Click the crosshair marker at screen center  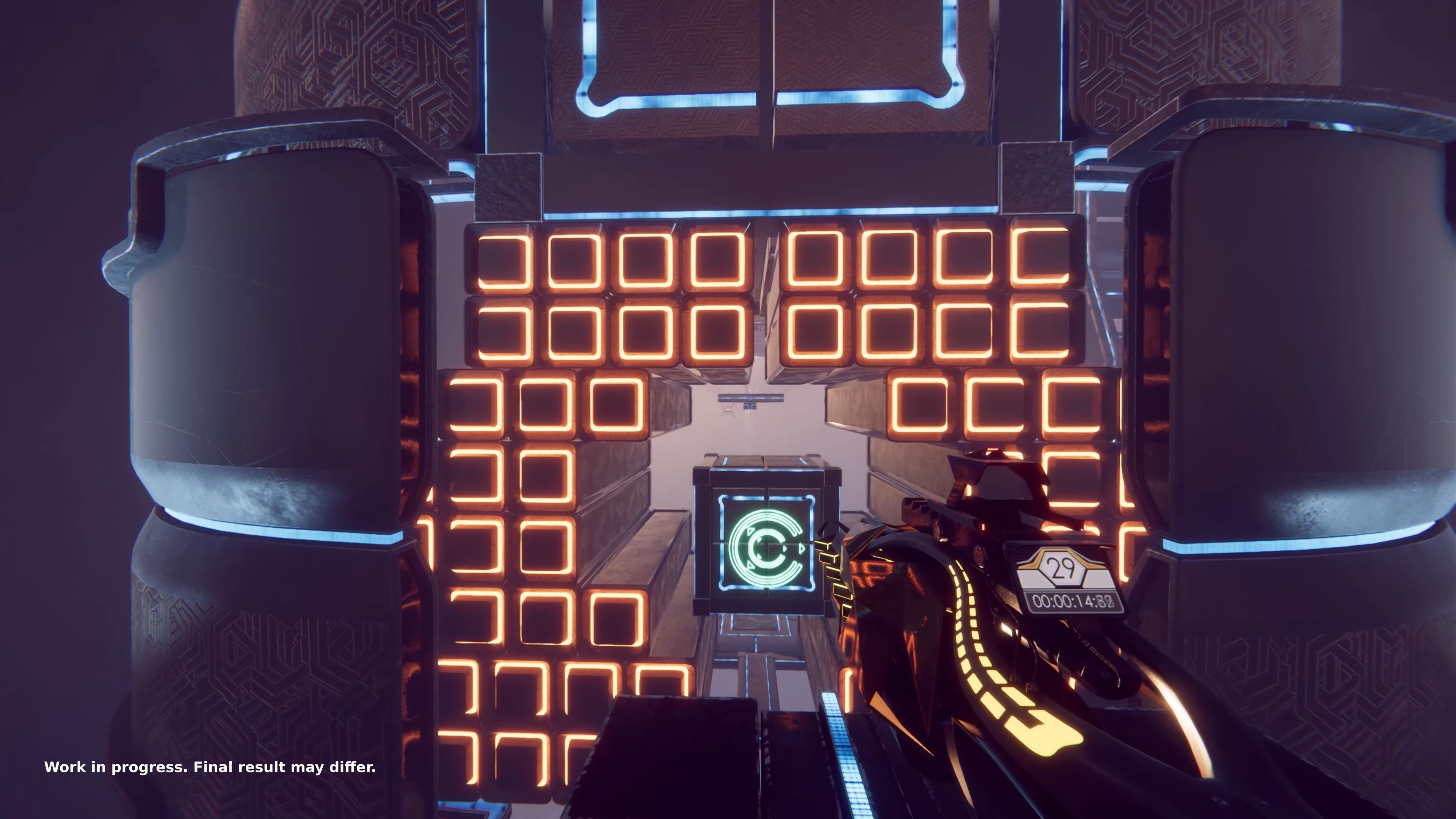728,409
